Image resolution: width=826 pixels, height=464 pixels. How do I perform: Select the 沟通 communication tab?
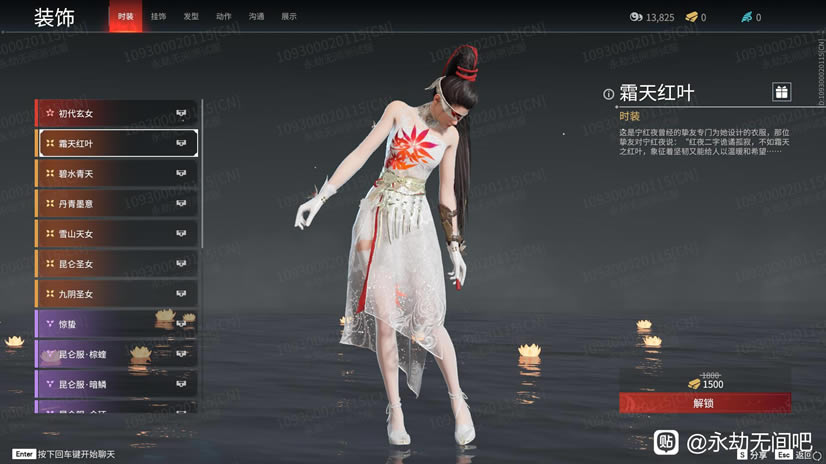click(x=256, y=17)
